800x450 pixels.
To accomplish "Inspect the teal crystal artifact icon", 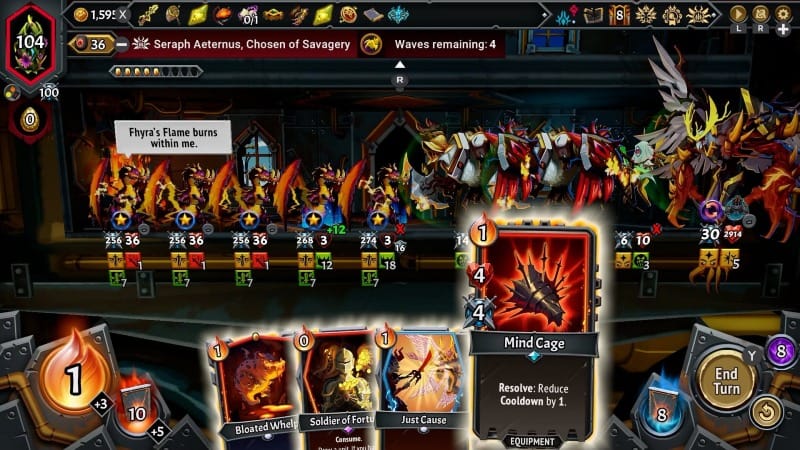I will pyautogui.click(x=397, y=15).
